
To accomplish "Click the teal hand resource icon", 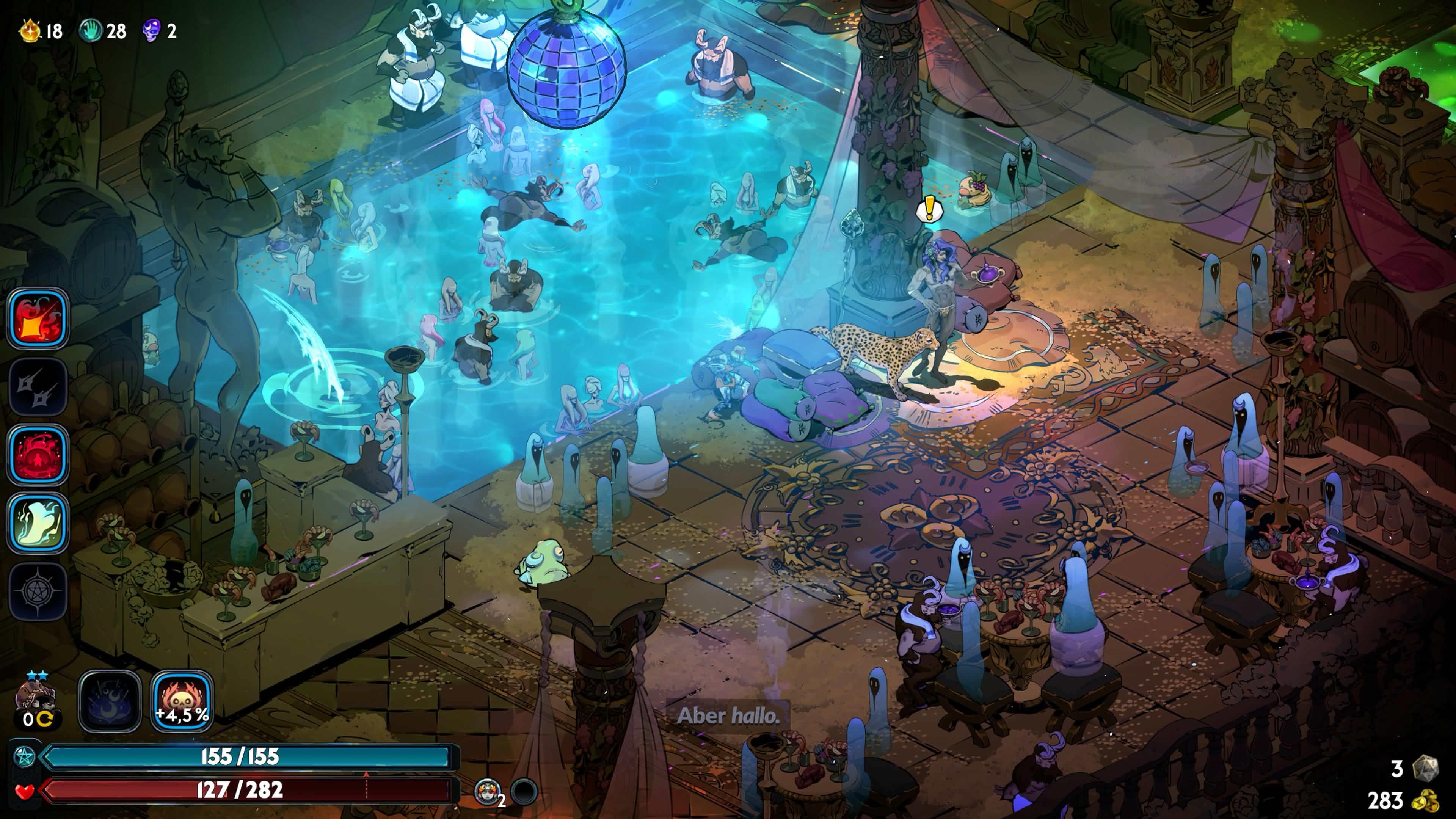I will point(91,30).
